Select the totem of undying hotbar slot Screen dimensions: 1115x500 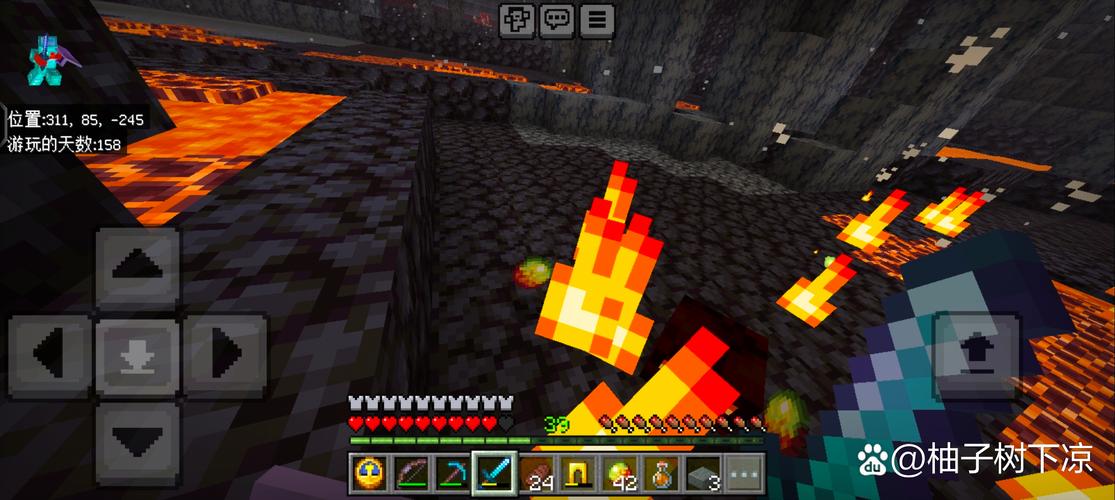[371, 472]
